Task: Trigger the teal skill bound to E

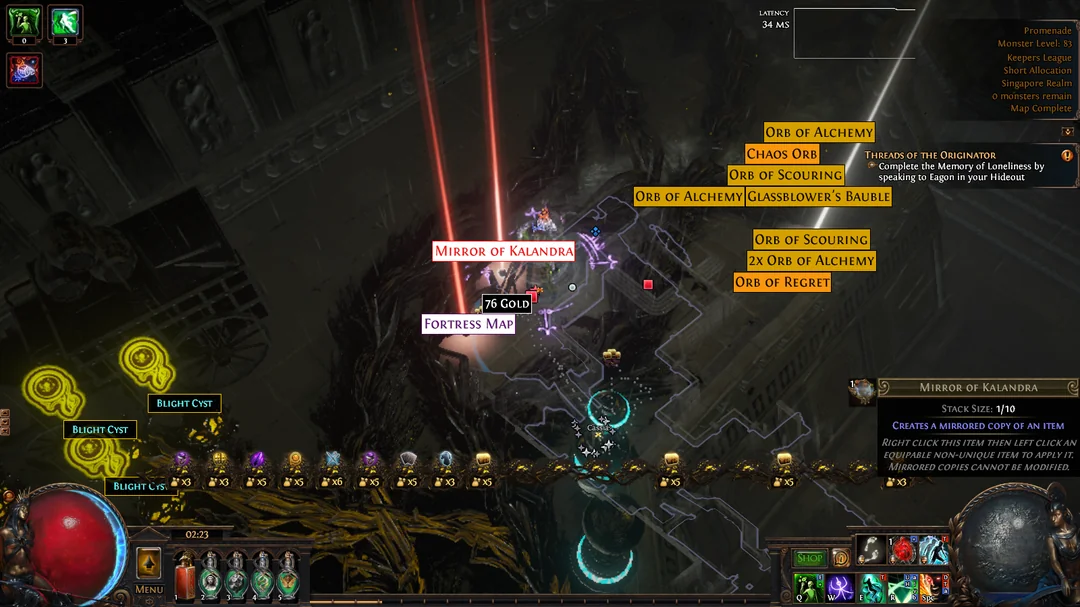Action: (x=871, y=587)
